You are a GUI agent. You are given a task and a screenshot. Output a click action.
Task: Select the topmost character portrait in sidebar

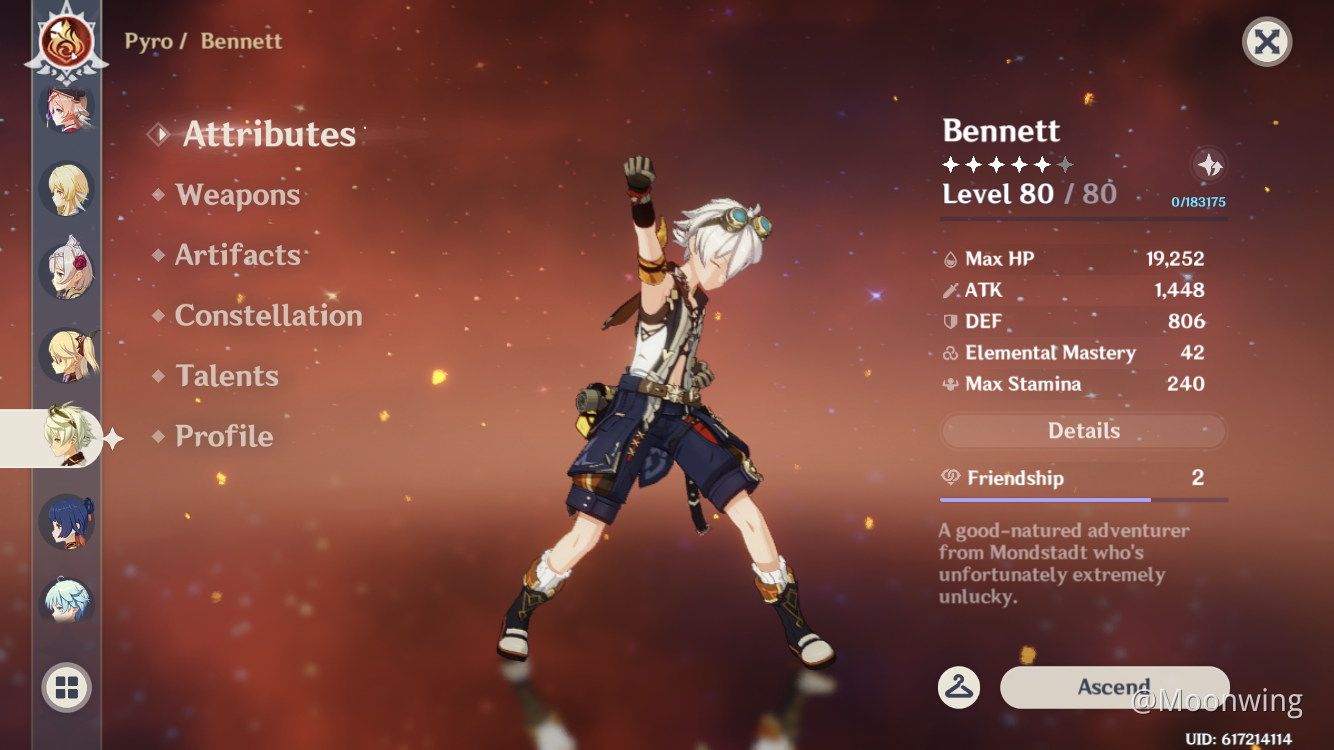66,110
